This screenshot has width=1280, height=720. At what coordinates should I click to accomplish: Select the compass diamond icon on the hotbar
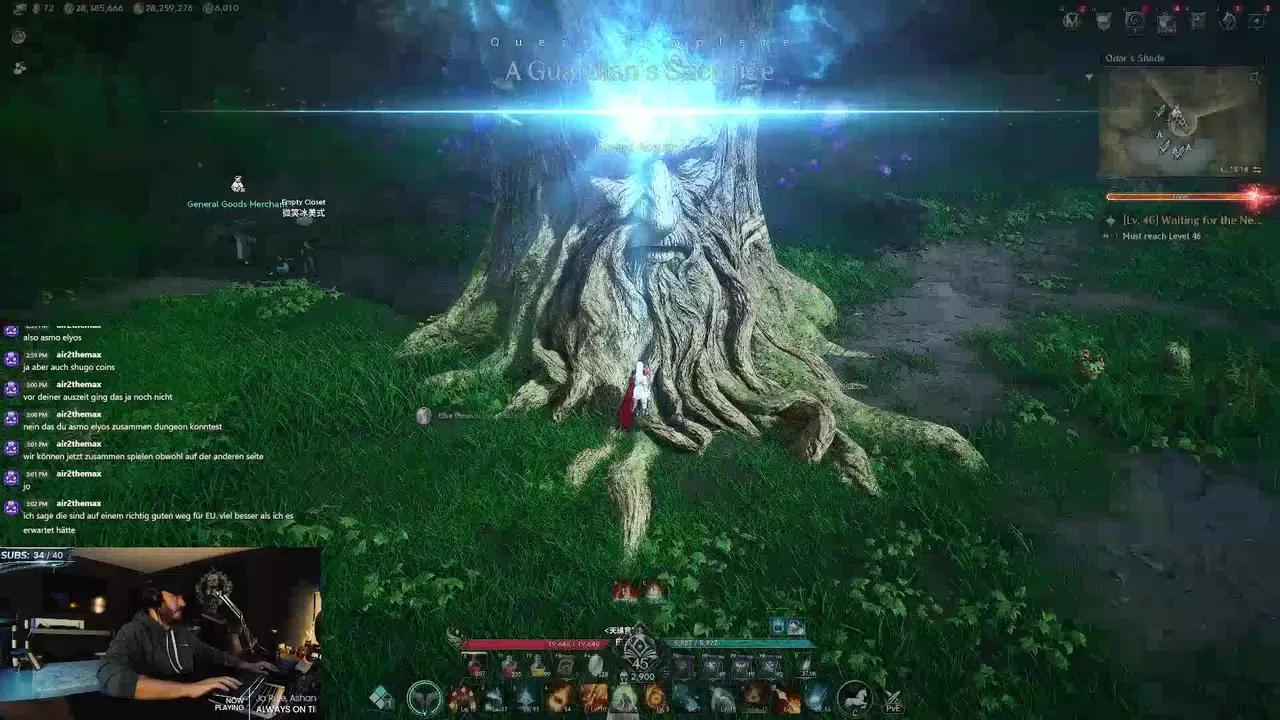click(382, 696)
